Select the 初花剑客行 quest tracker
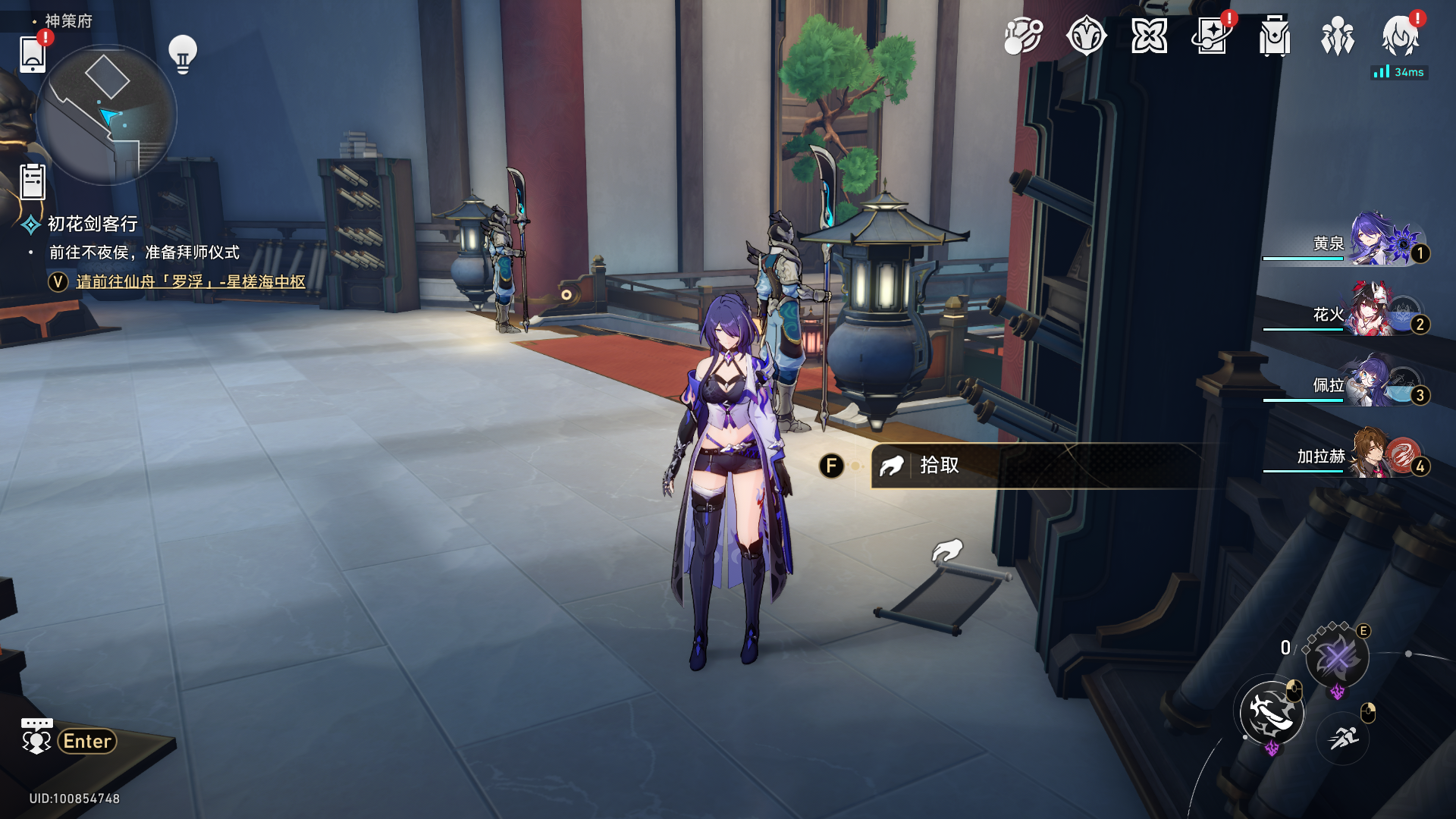The width and height of the screenshot is (1456, 819). coord(92,224)
